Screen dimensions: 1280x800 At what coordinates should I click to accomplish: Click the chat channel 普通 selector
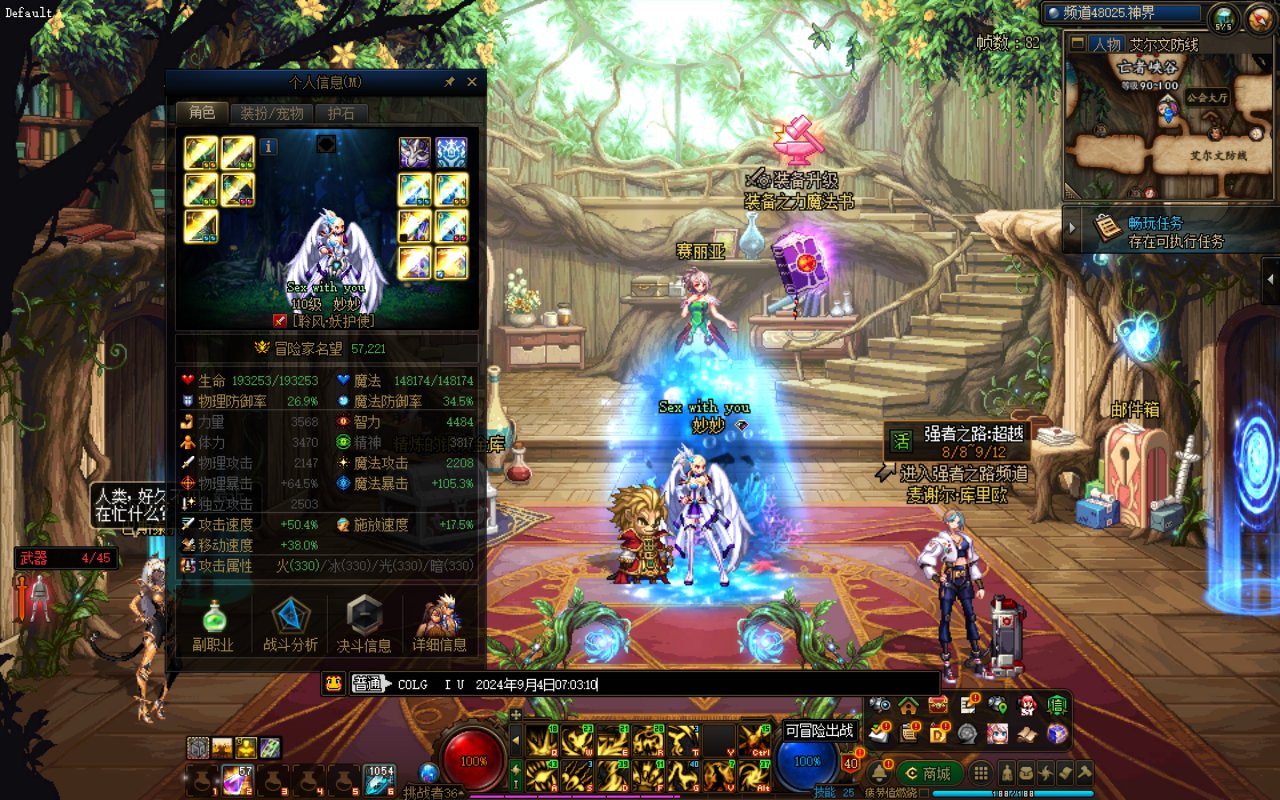pyautogui.click(x=368, y=684)
